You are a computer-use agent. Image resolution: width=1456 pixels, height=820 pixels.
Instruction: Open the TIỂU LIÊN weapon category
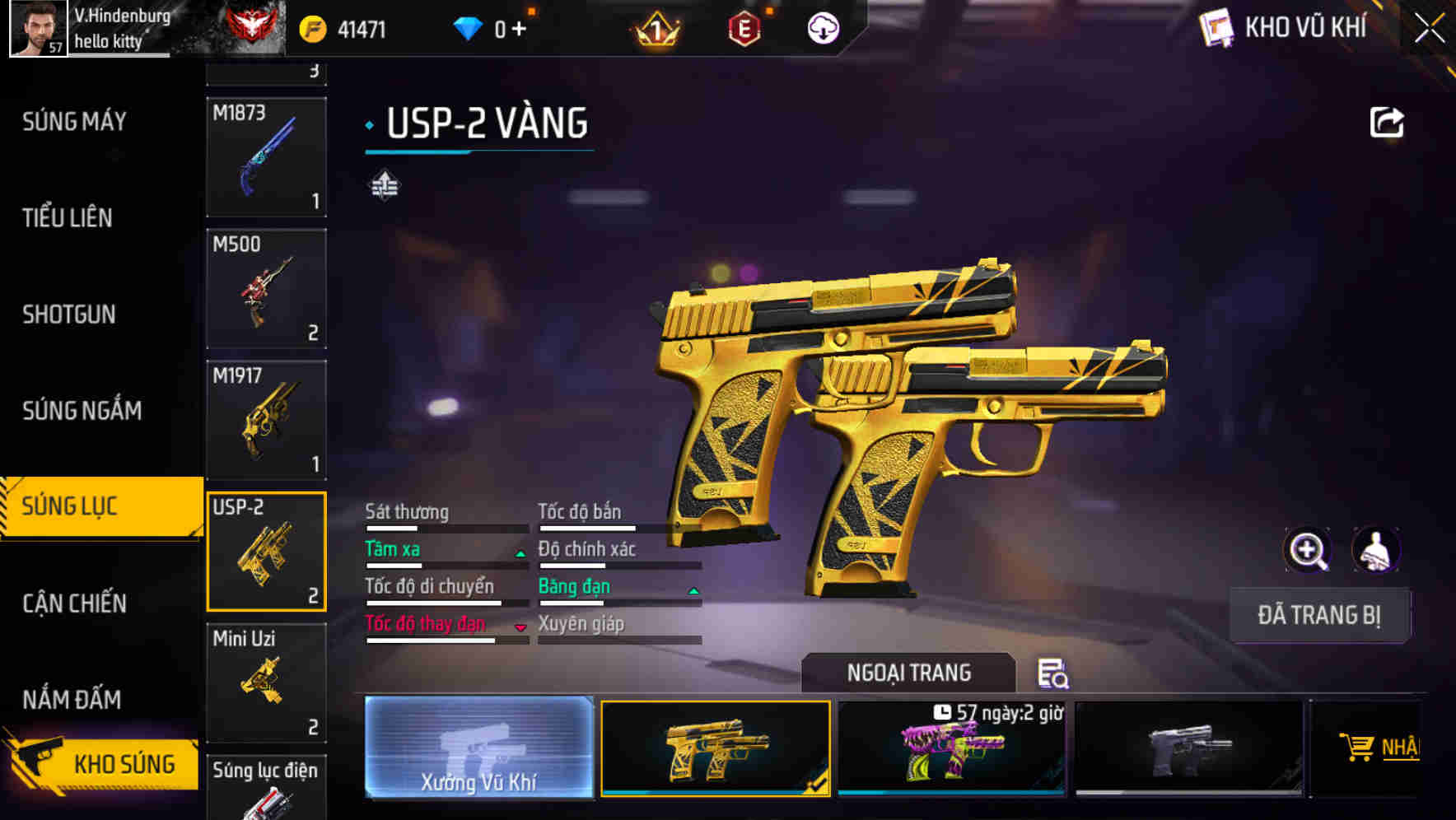pos(68,218)
